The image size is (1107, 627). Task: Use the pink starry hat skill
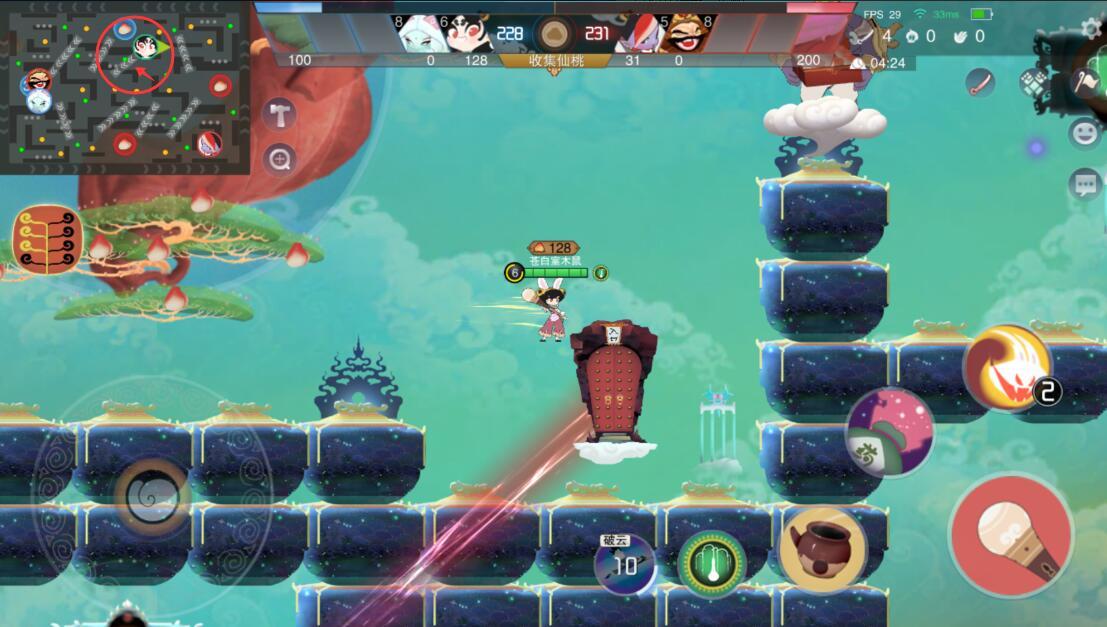889,431
